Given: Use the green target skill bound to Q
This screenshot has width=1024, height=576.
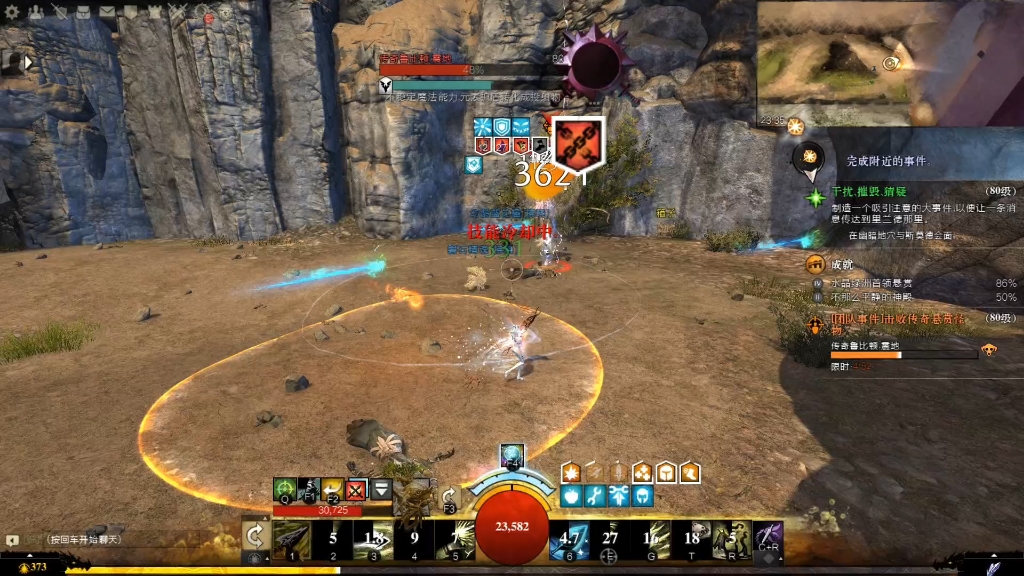Looking at the screenshot, I should click(x=285, y=490).
